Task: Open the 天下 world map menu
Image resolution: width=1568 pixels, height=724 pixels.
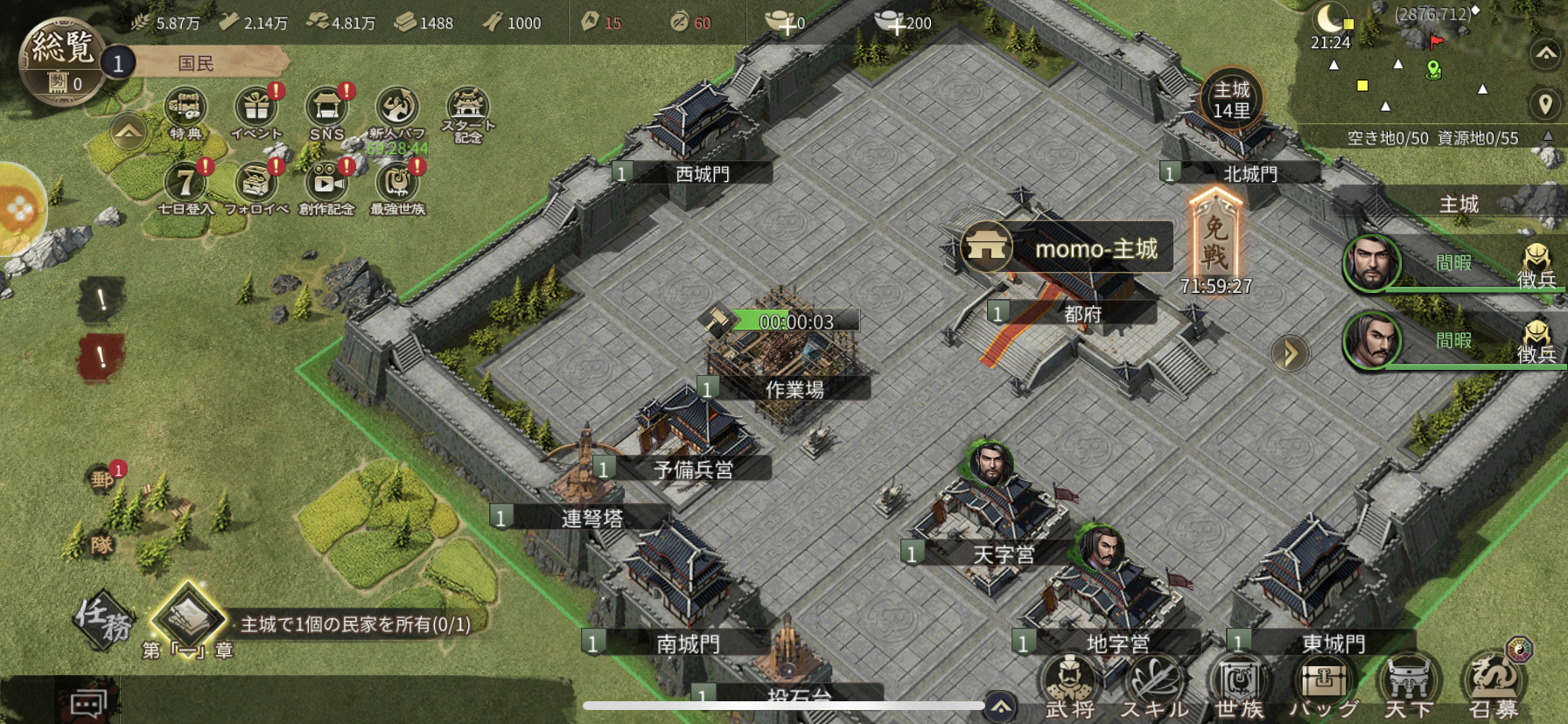Action: (x=1409, y=687)
